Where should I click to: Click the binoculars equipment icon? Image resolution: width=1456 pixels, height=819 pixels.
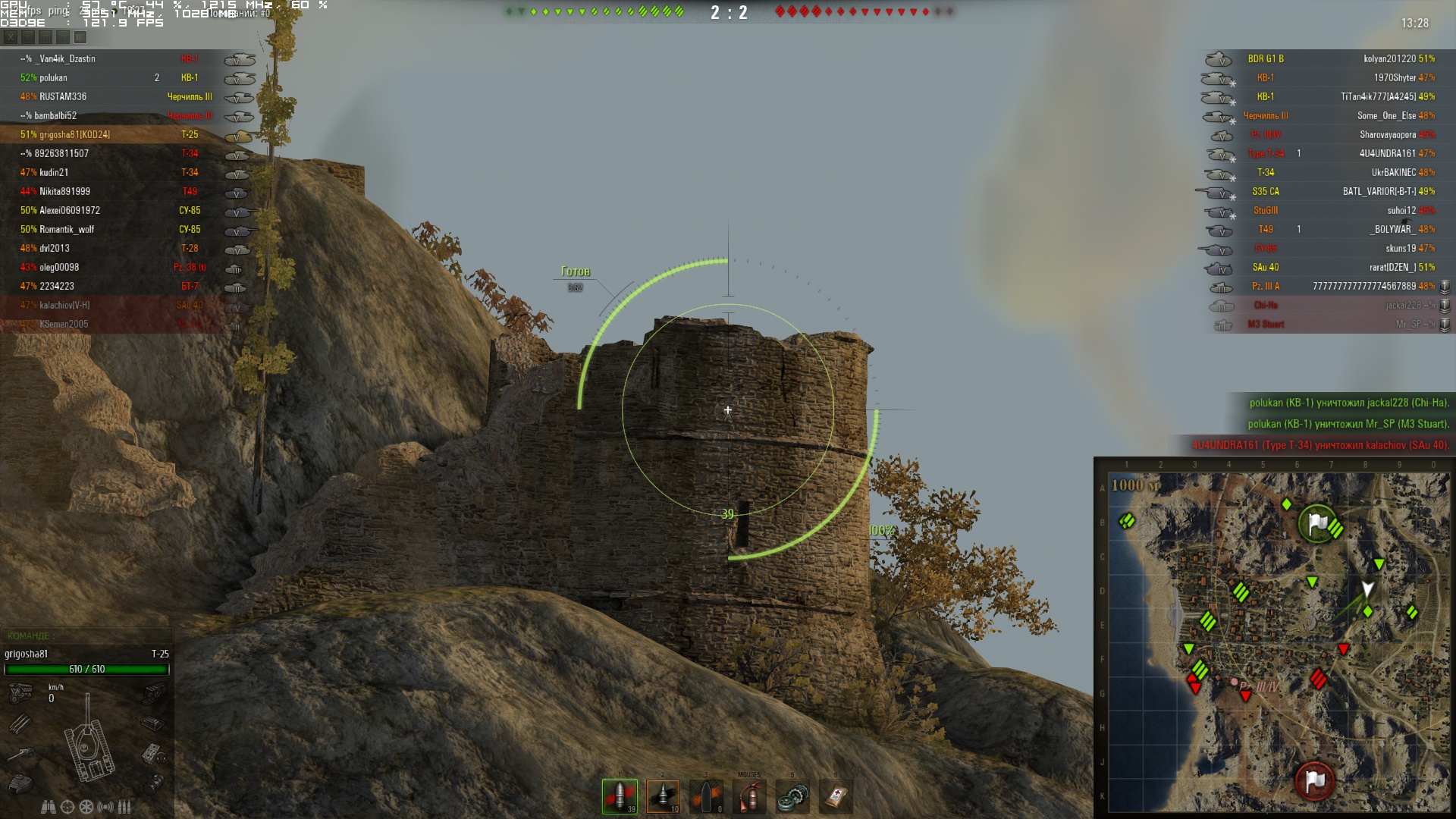click(x=48, y=807)
